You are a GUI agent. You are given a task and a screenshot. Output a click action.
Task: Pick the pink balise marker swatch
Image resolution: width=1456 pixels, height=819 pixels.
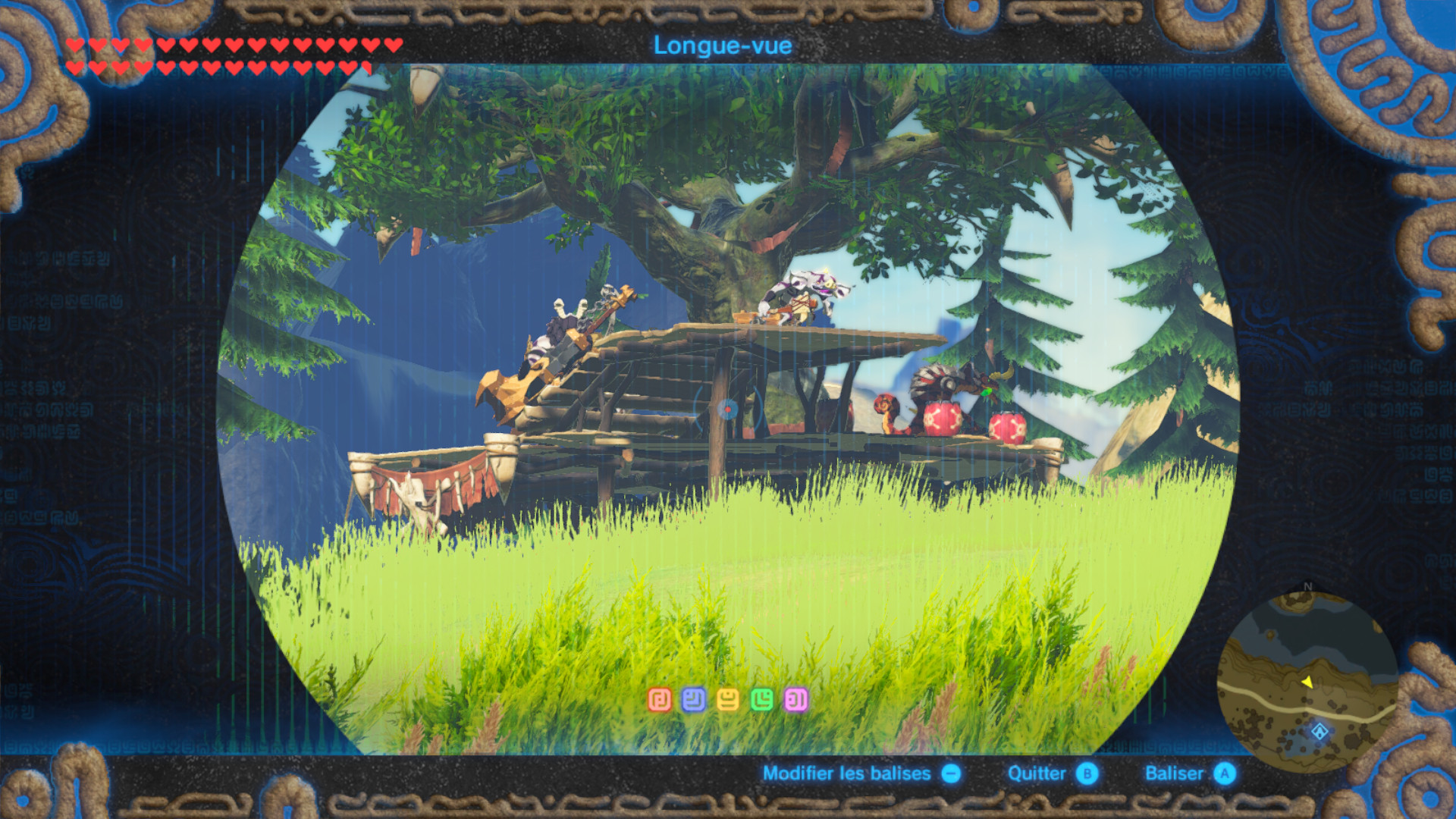(x=796, y=698)
